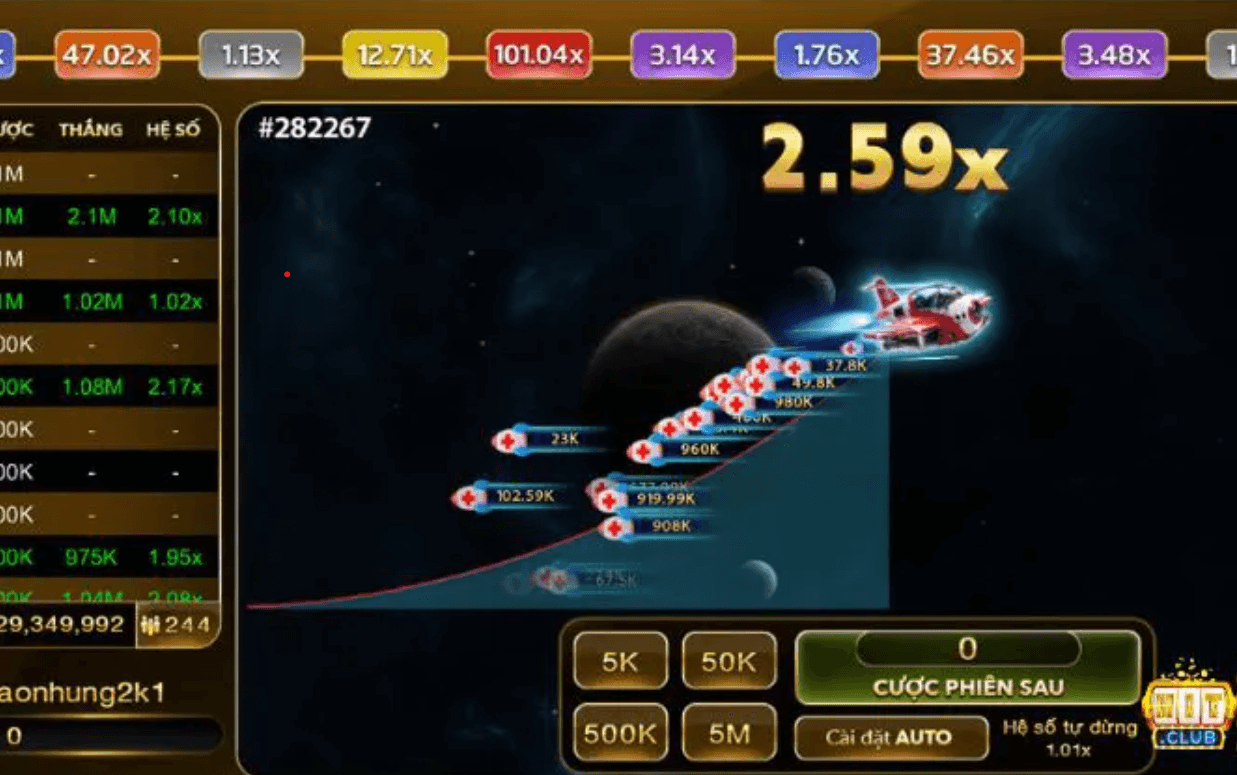The width and height of the screenshot is (1237, 775).
Task: Open the Cài đặt AUTO settings
Action: [888, 737]
